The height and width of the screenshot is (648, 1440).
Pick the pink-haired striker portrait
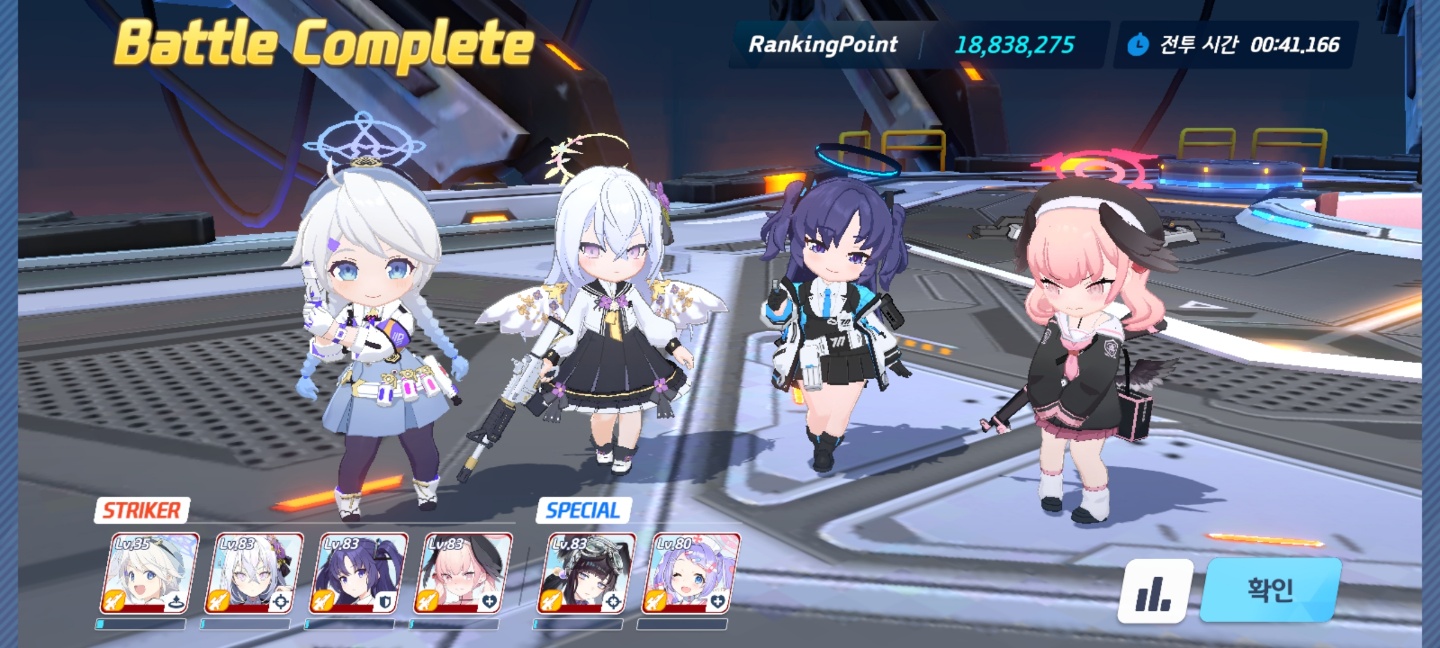click(462, 573)
